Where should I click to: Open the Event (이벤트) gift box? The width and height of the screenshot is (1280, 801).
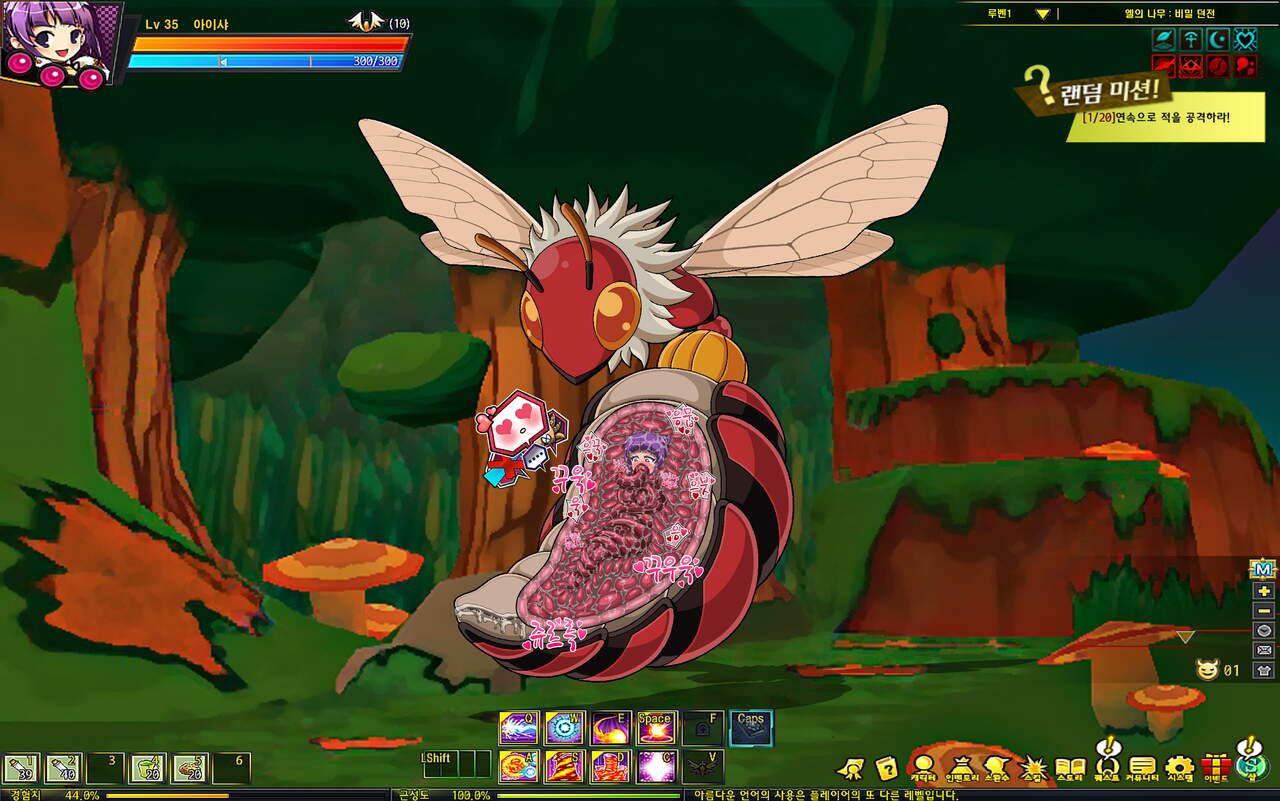point(1216,767)
